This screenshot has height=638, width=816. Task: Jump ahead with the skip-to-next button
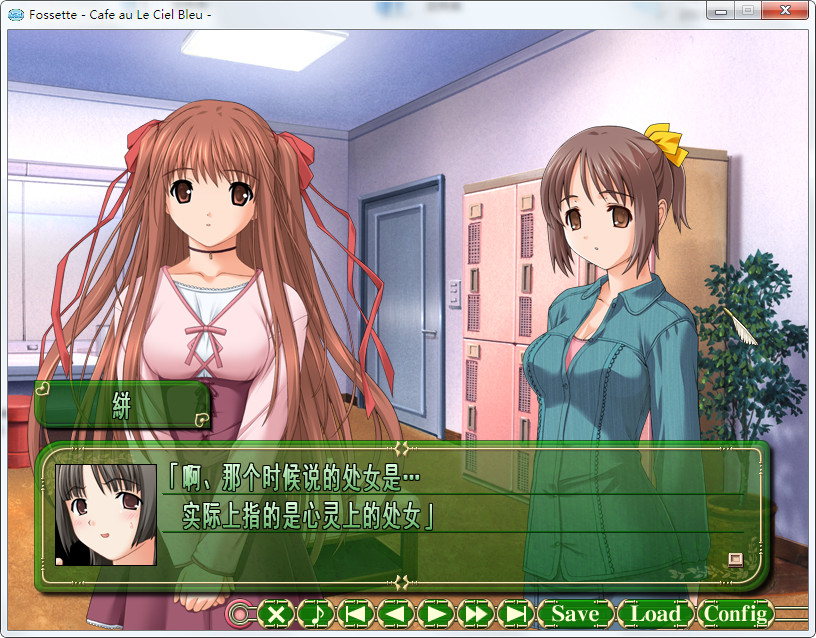coord(516,613)
